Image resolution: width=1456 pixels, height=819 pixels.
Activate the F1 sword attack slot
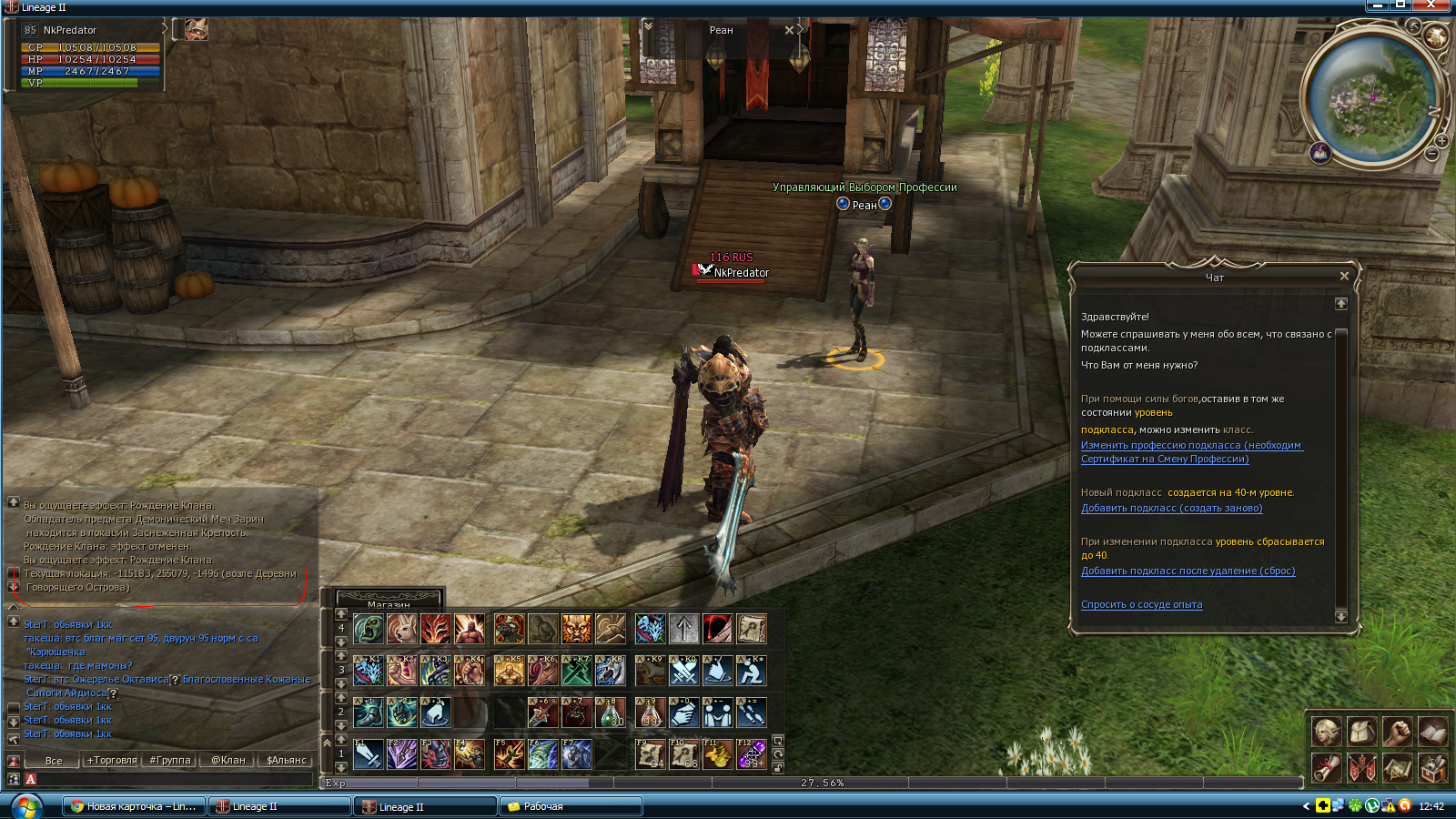point(369,754)
